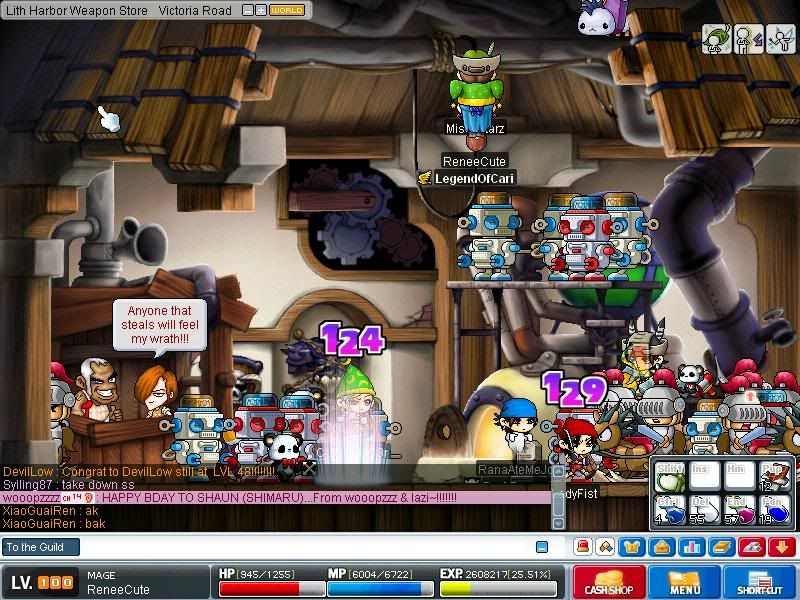800x600 pixels.
Task: Click the "To the Guild" chat target selector
Action: 40,547
